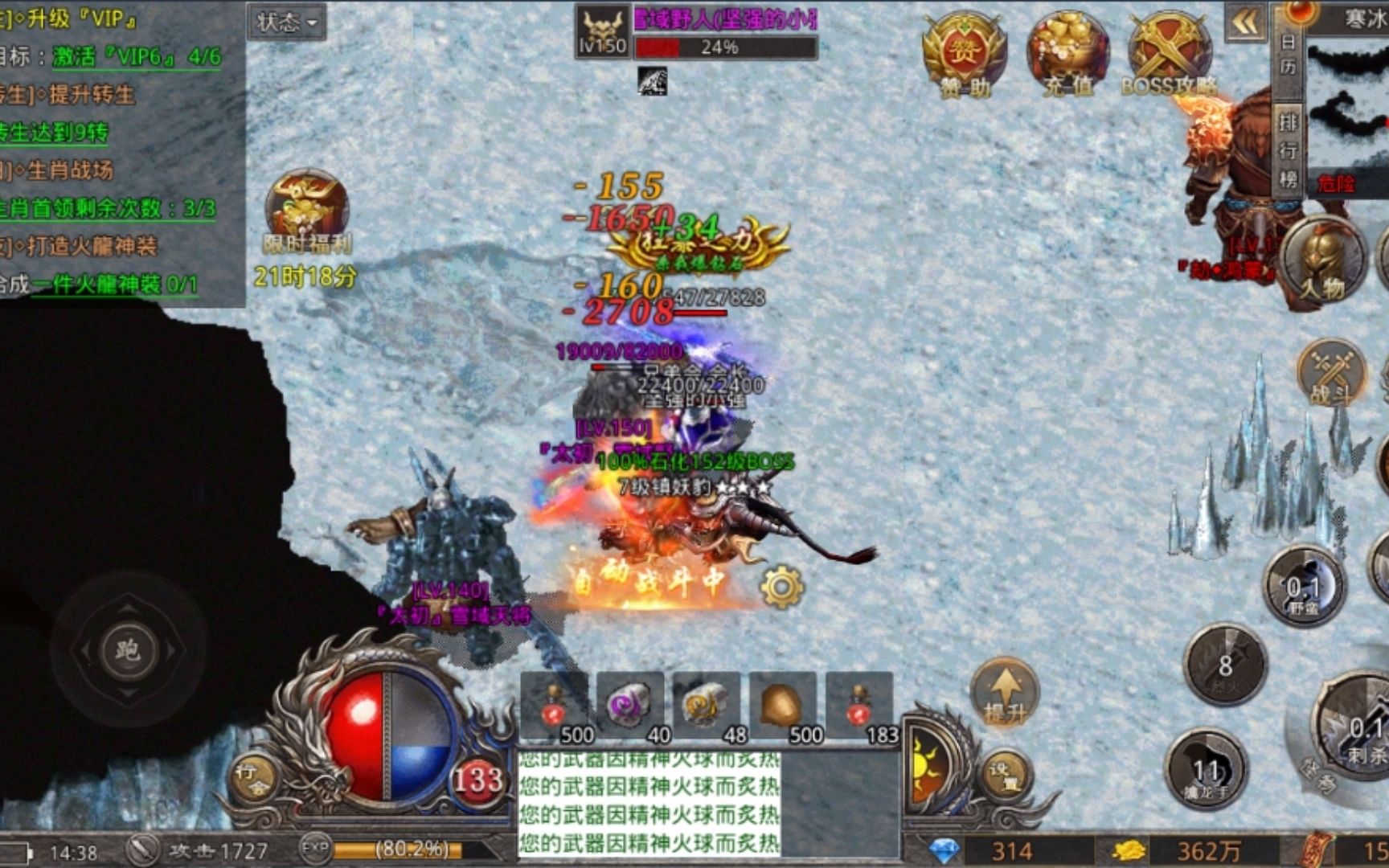Open the 日历 calendar tab
This screenshot has height=868, width=1389.
tap(1288, 55)
